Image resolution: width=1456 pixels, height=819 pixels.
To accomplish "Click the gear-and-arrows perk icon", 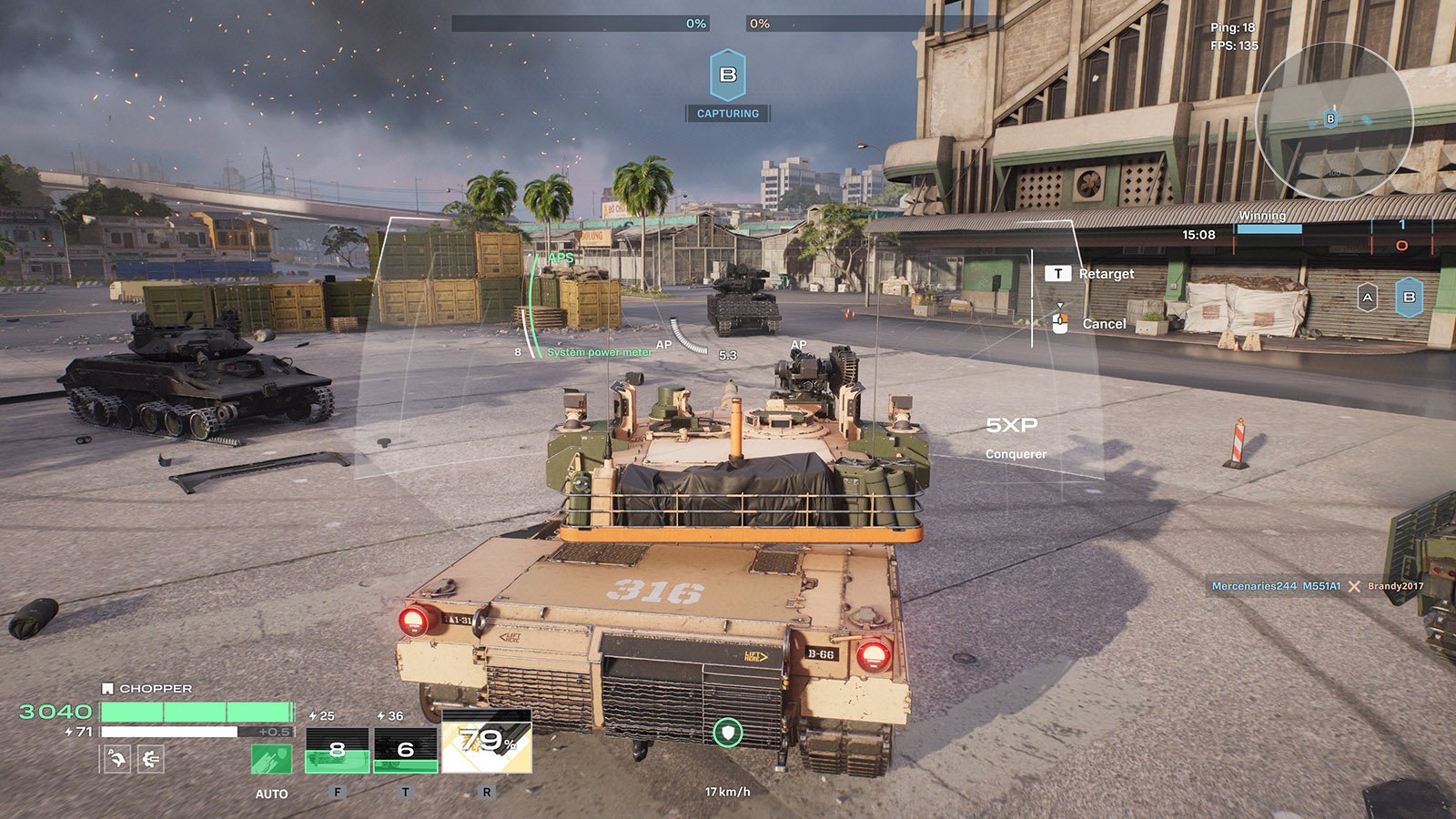I will (150, 758).
